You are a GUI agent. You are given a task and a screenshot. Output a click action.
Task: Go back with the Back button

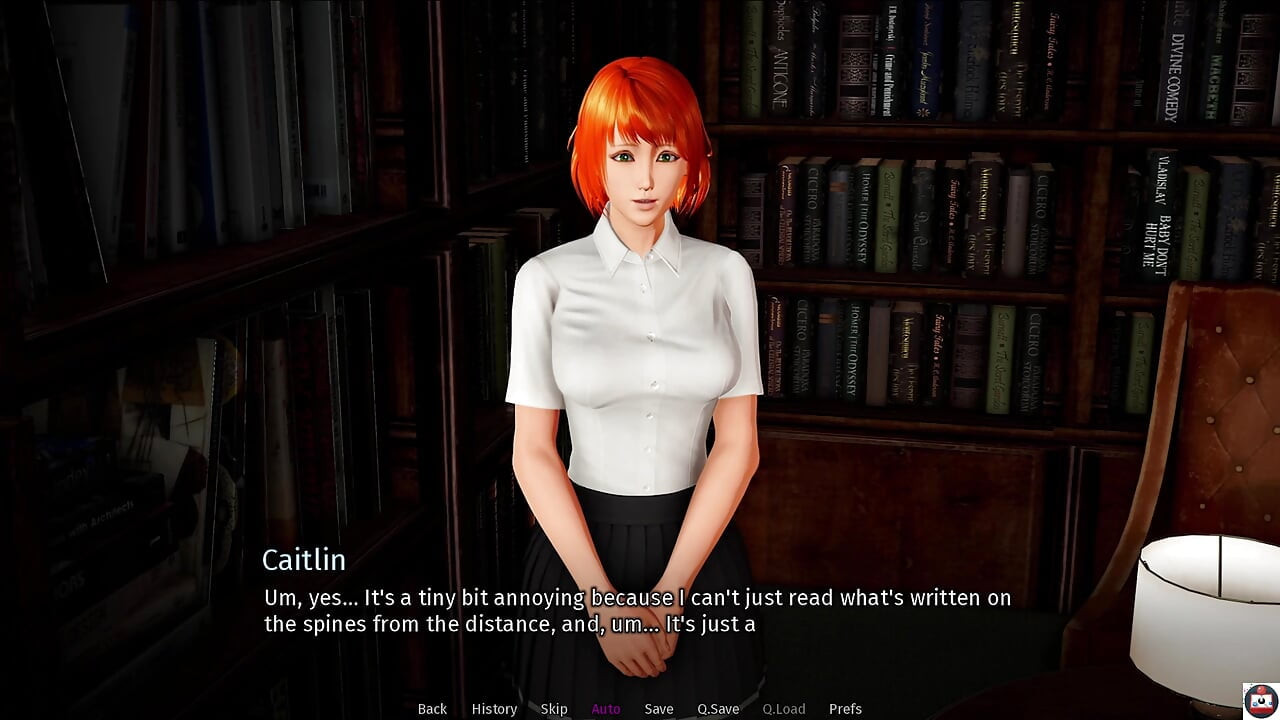[x=432, y=709]
